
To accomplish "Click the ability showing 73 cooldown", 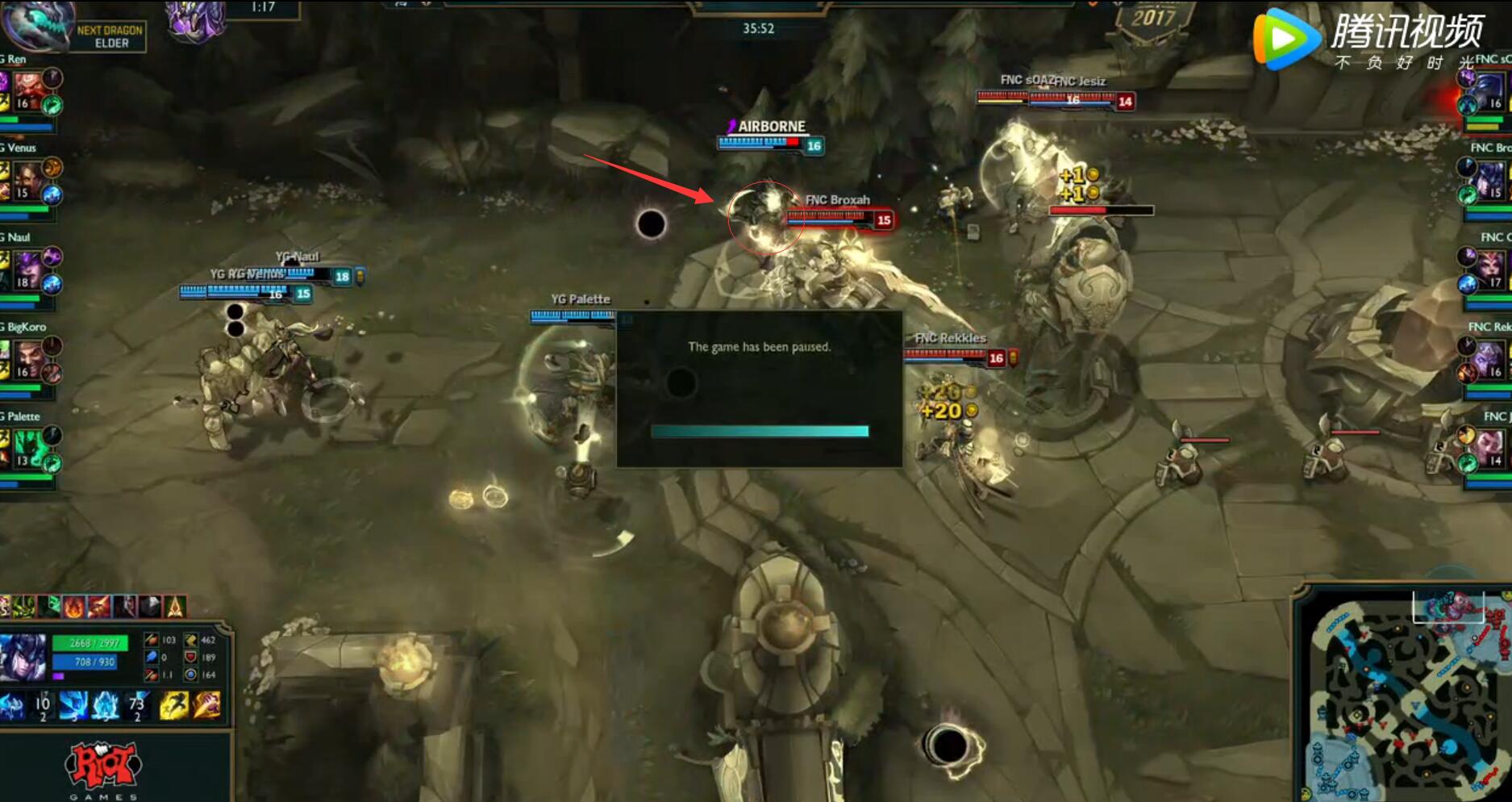I will pyautogui.click(x=137, y=705).
